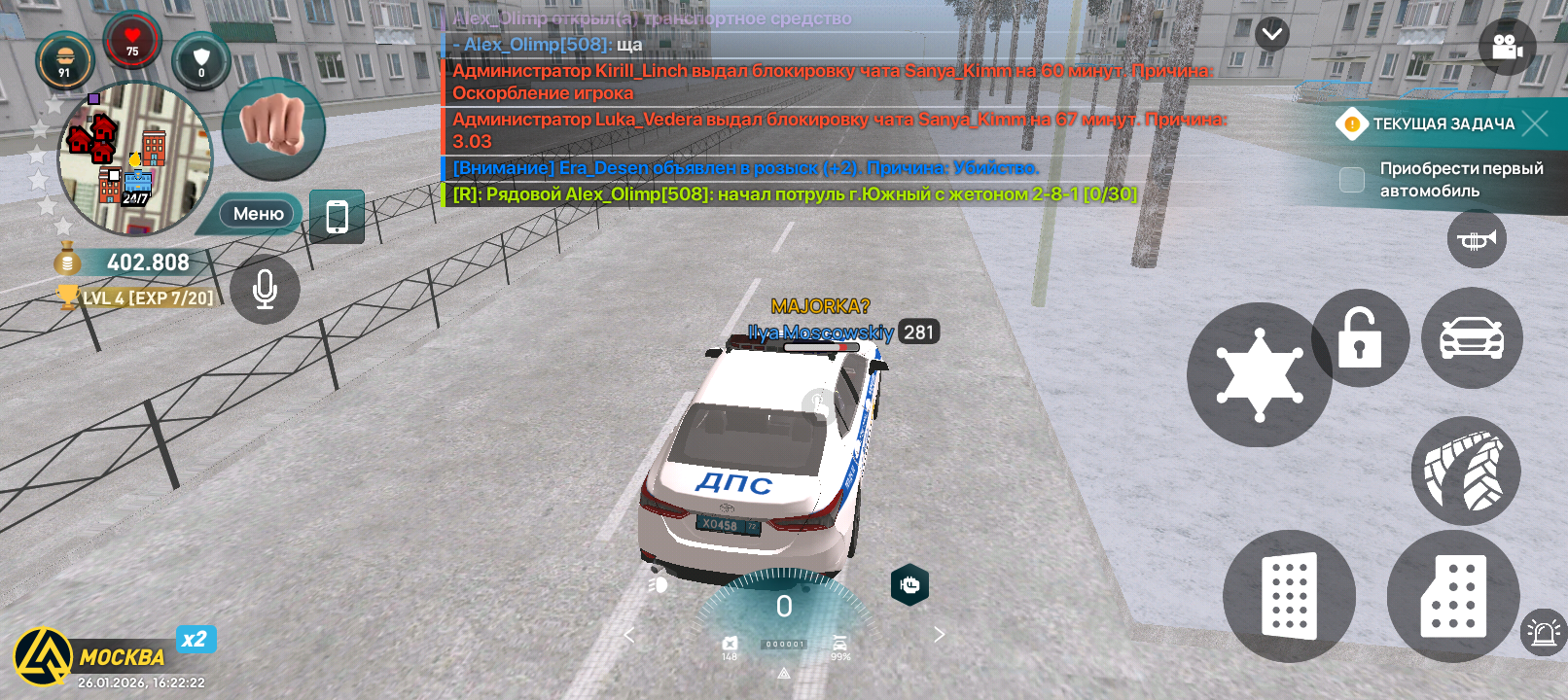This screenshot has width=1568, height=700.
Task: Tap the gas accelerator pedal
Action: (1453, 596)
